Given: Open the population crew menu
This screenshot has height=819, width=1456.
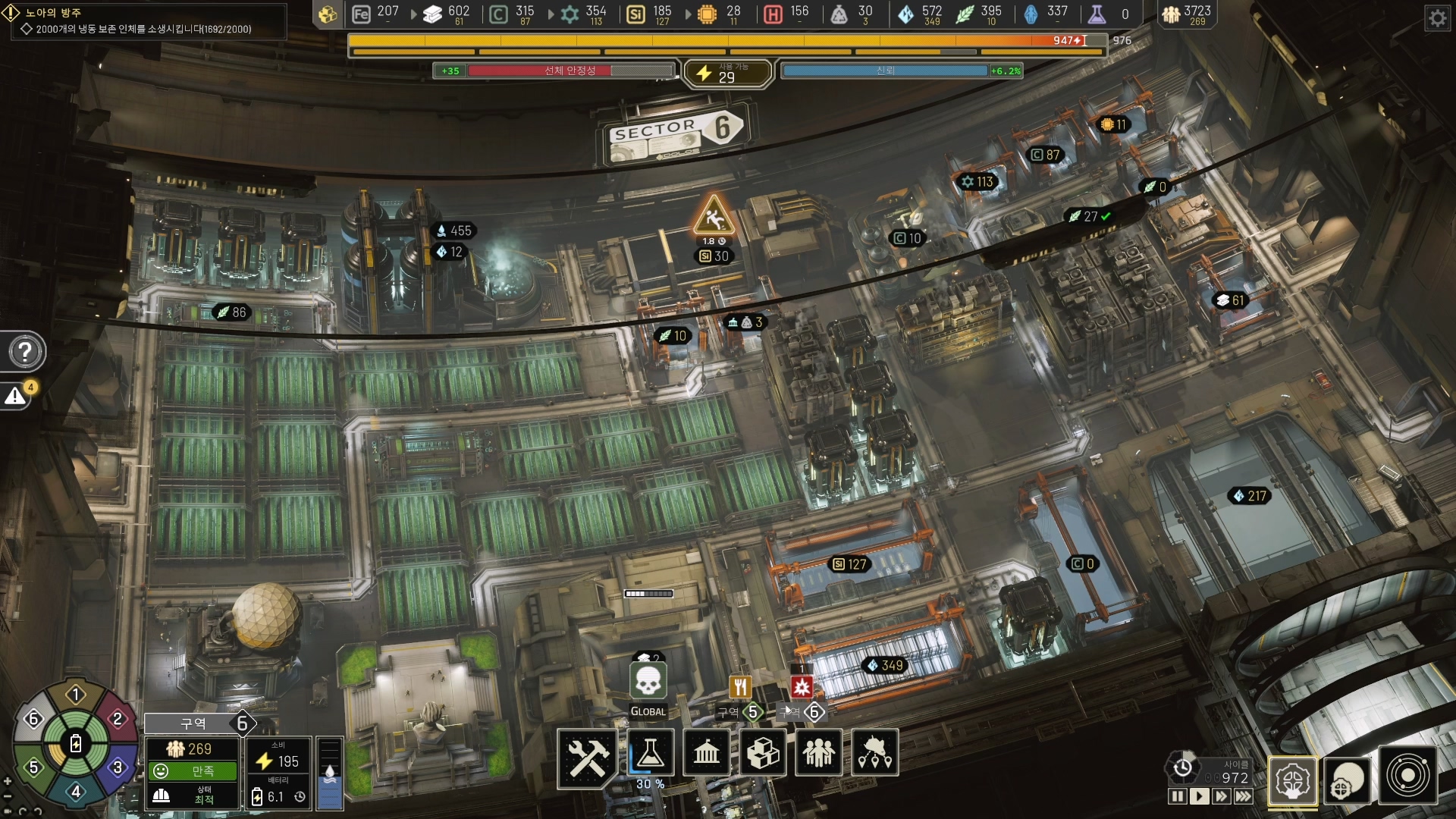Looking at the screenshot, I should (819, 753).
